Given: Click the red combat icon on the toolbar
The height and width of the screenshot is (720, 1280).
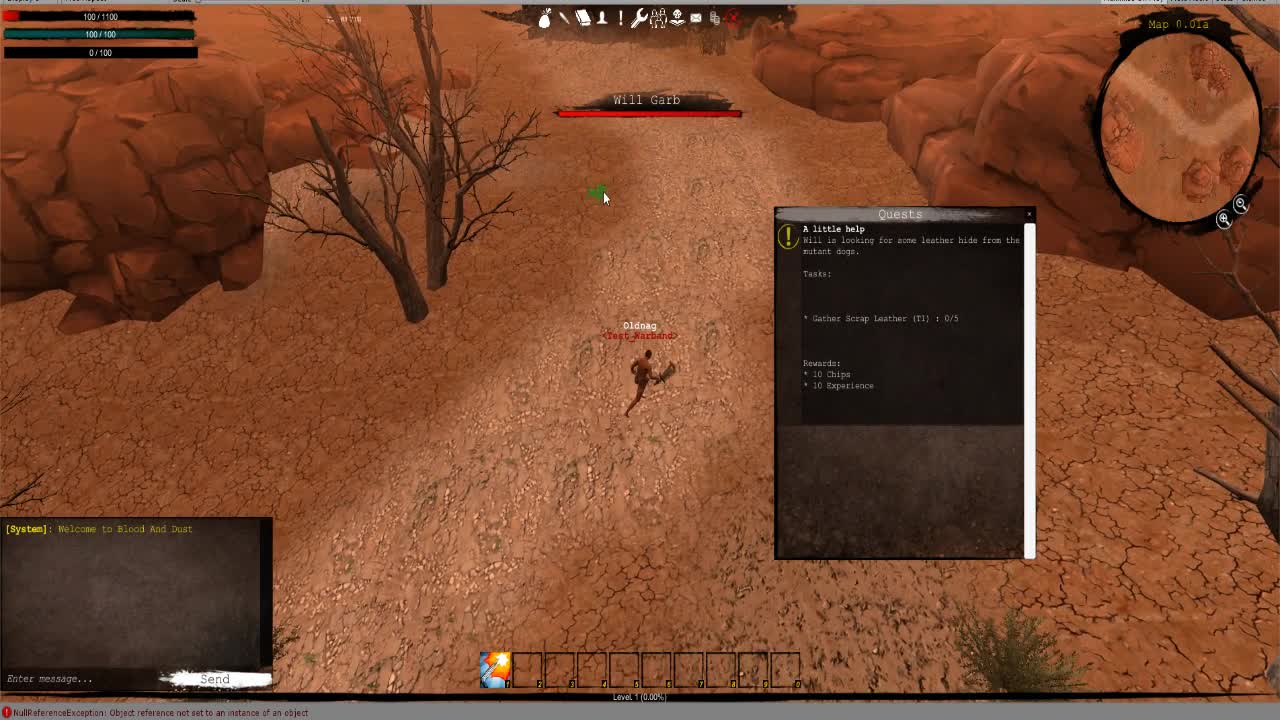Looking at the screenshot, I should tap(732, 17).
